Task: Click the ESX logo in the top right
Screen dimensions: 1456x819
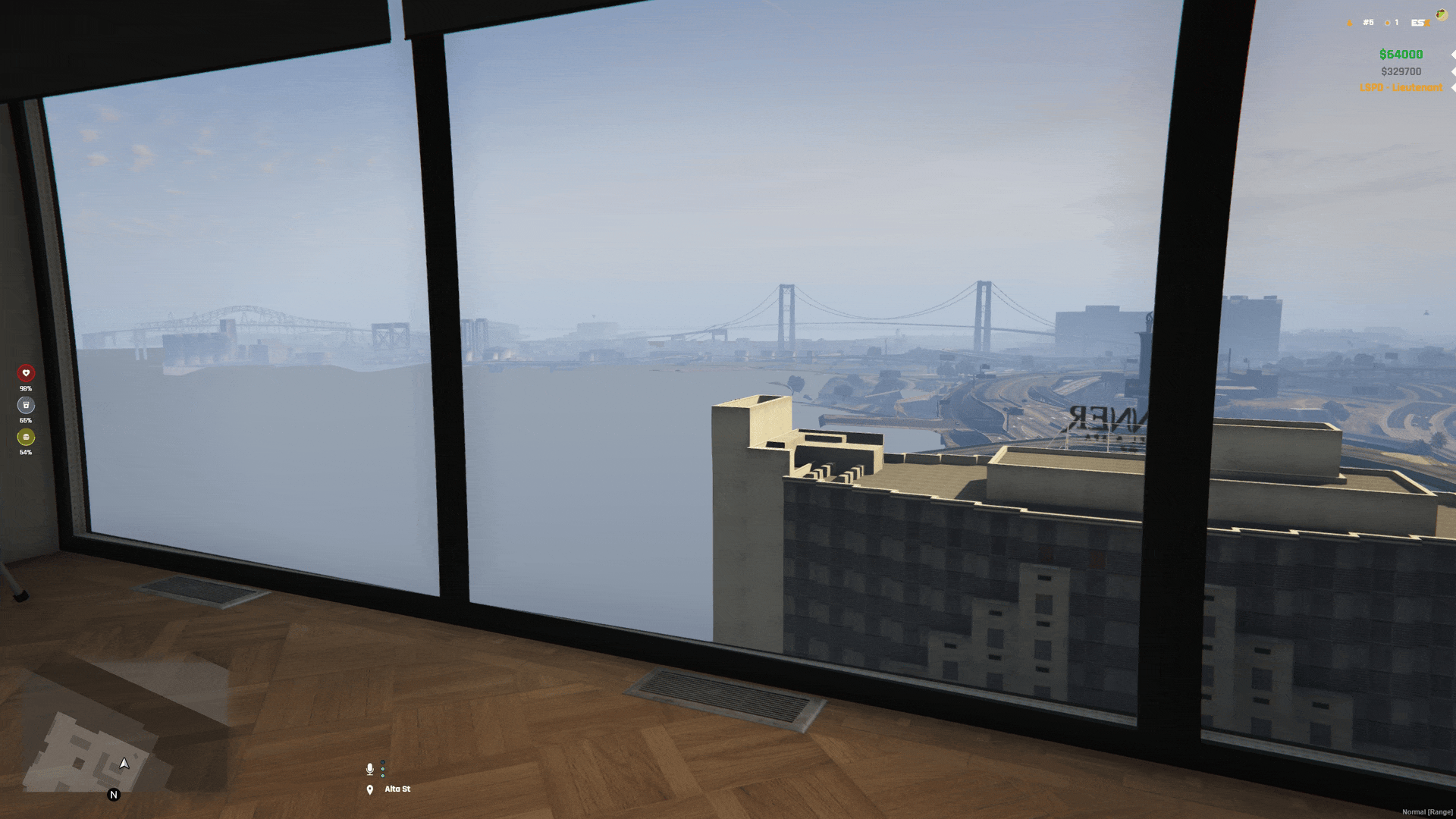Action: click(x=1420, y=23)
